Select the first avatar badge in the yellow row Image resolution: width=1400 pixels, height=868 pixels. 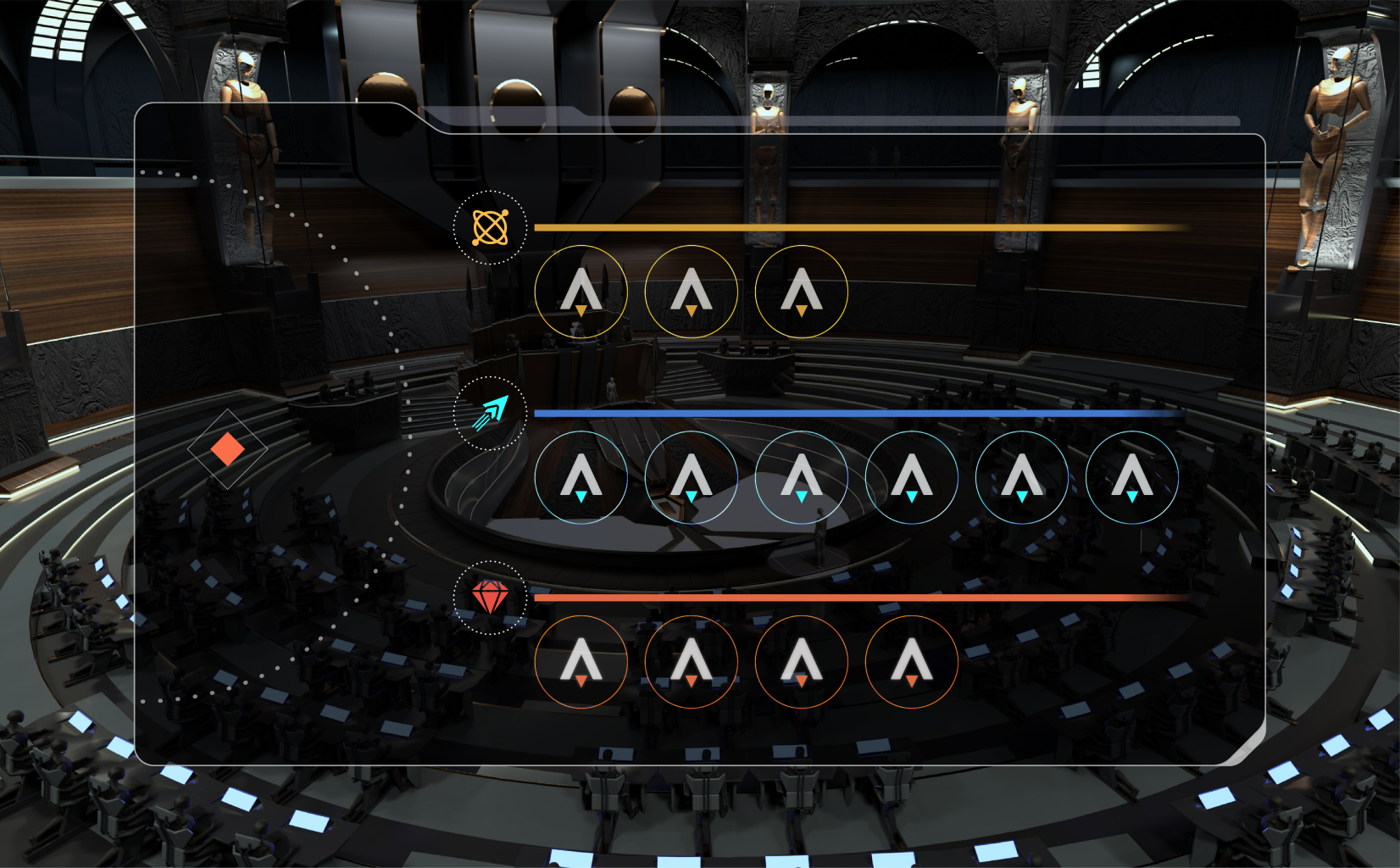(x=581, y=291)
